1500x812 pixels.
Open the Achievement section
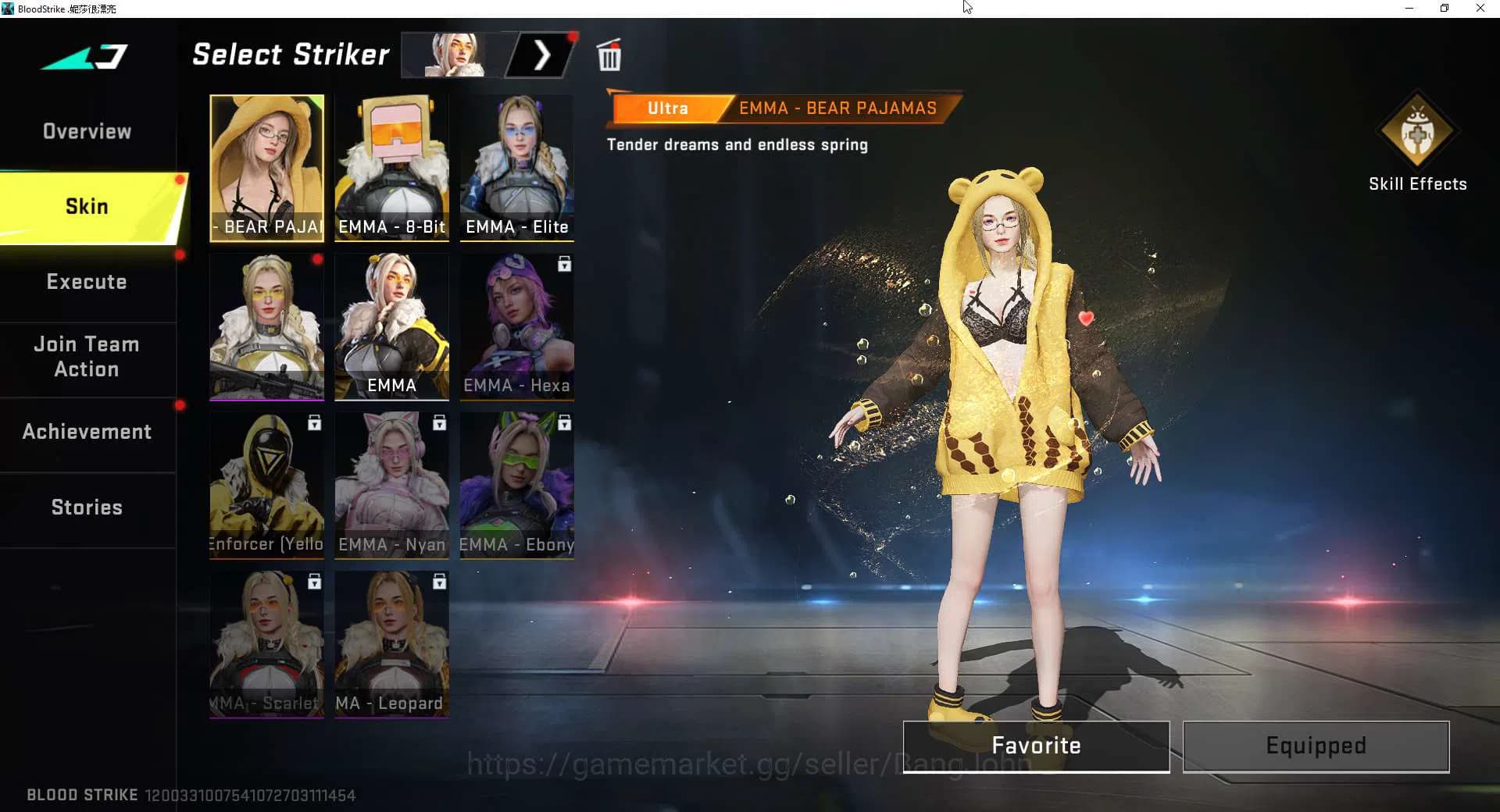[86, 431]
